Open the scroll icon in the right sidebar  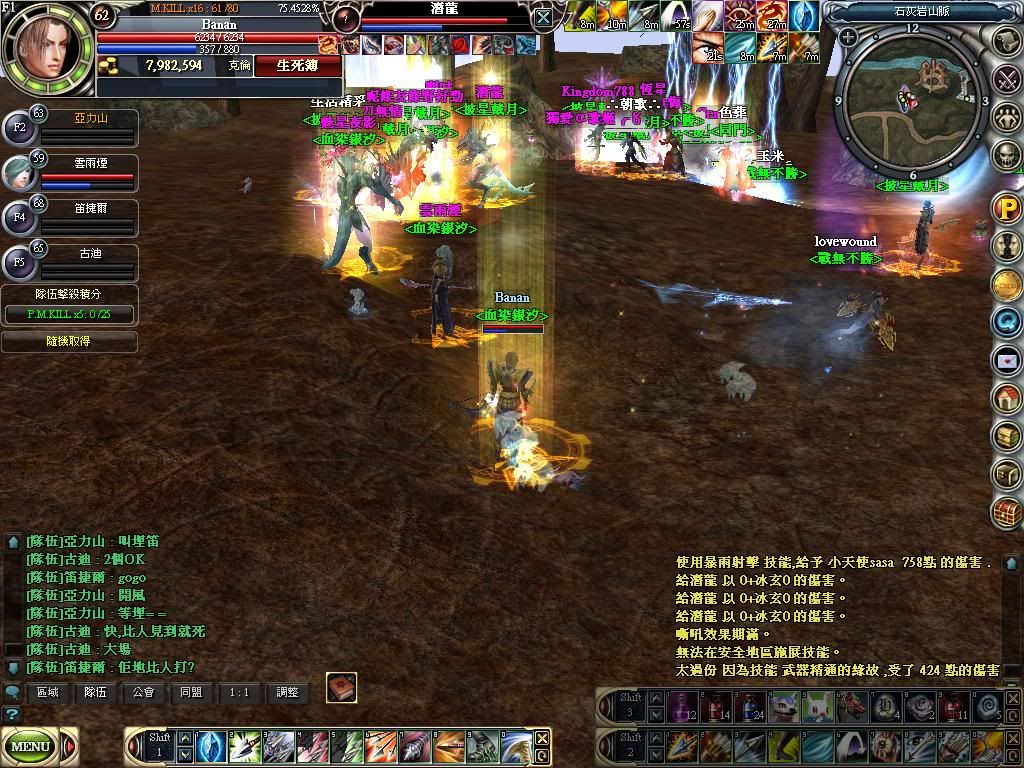tap(1007, 39)
